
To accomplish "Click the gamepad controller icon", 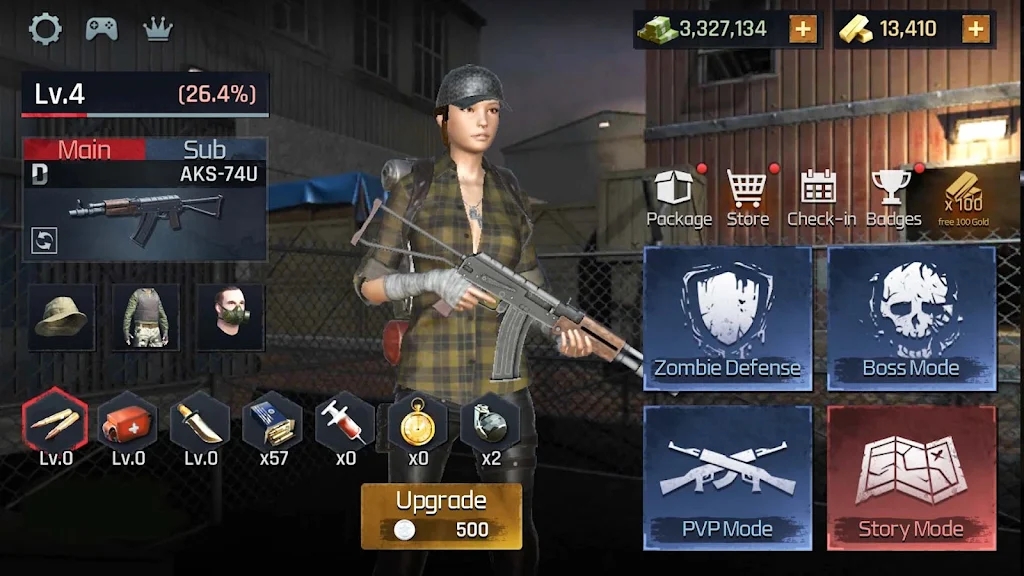I will coord(101,29).
